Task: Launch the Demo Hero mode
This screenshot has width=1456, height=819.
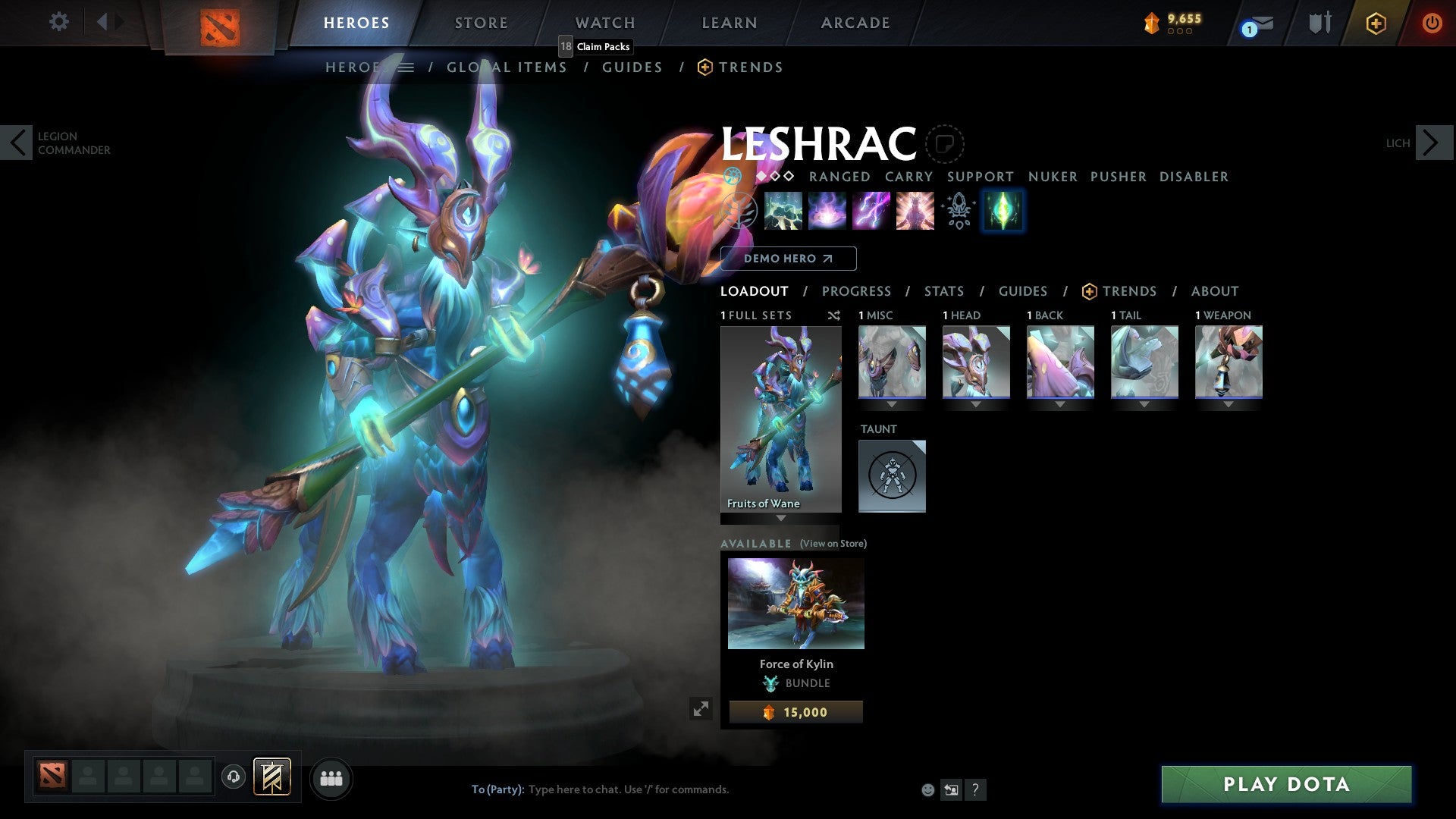Action: coord(788,259)
